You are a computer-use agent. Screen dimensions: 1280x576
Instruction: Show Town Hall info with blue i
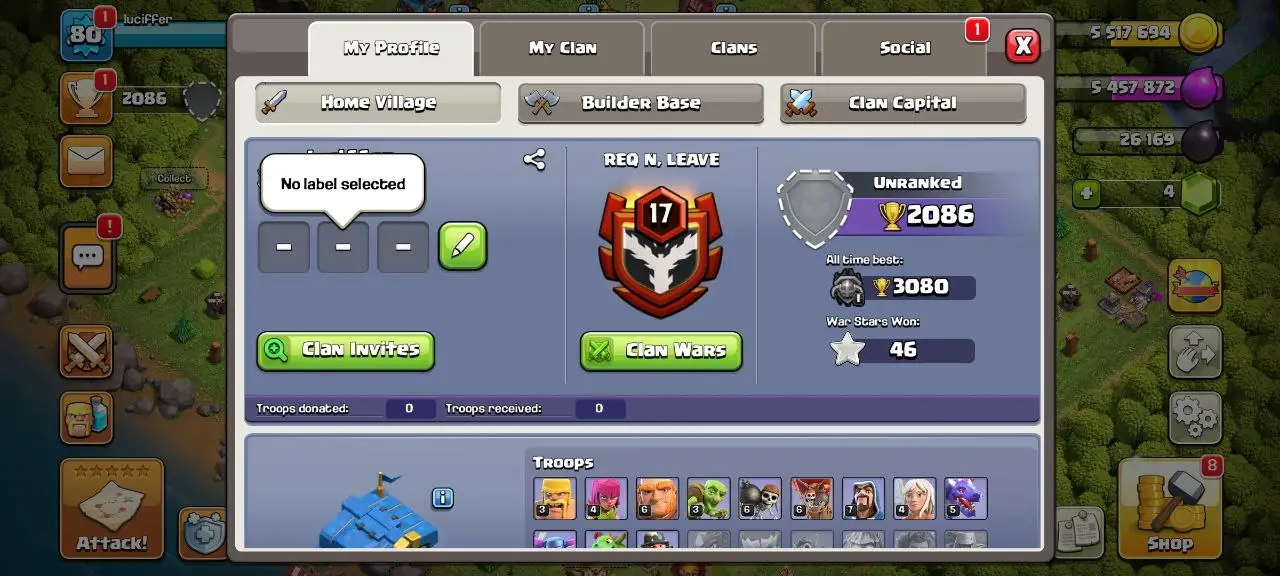pyautogui.click(x=443, y=498)
